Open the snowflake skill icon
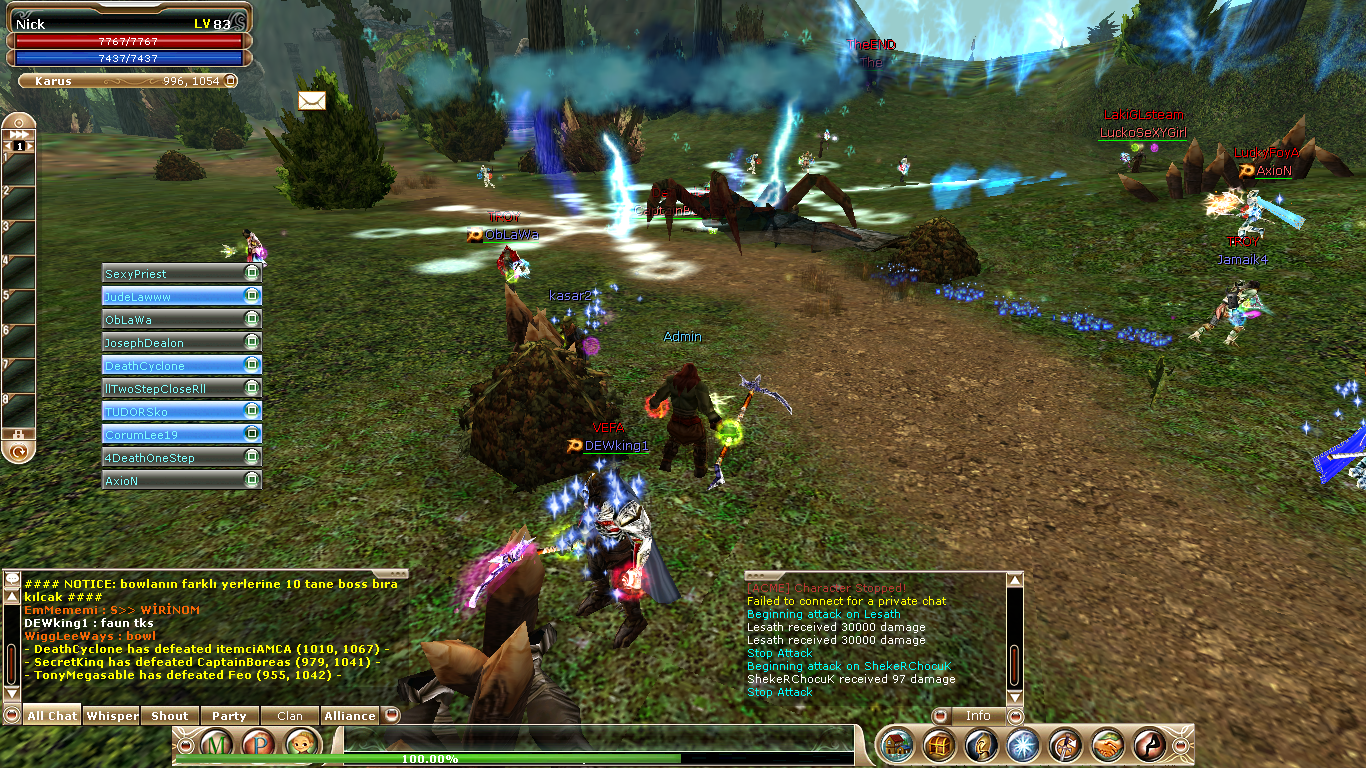The height and width of the screenshot is (768, 1366). [1023, 745]
